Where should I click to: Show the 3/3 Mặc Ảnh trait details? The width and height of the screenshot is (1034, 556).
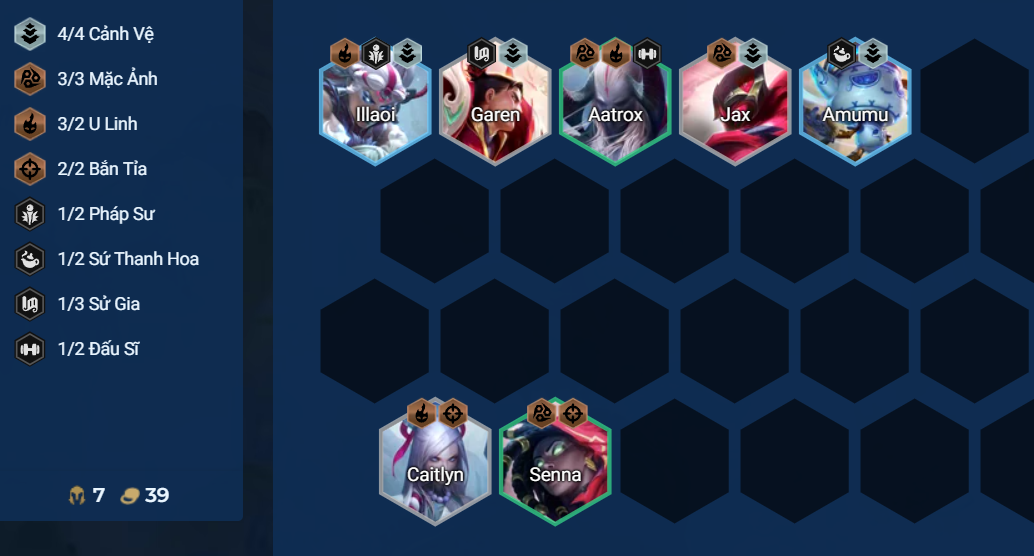tap(107, 79)
